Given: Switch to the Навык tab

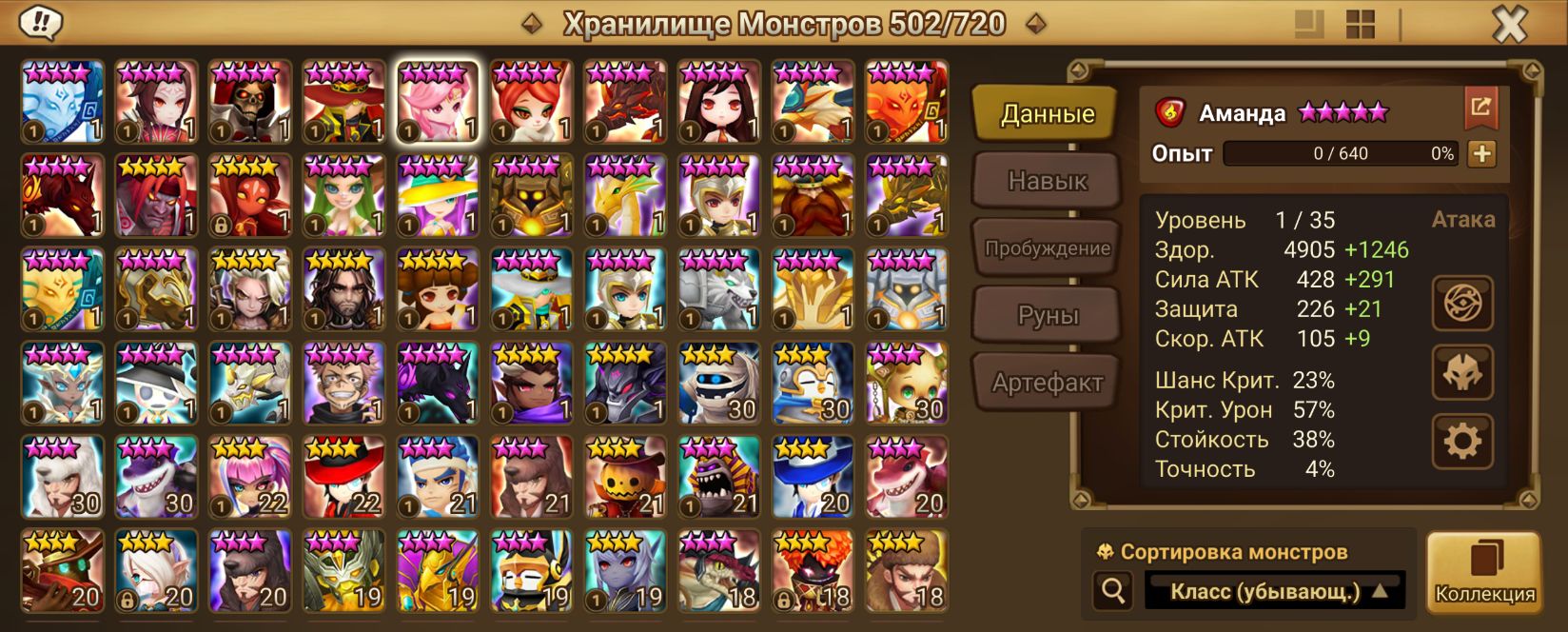Looking at the screenshot, I should coord(1047,181).
